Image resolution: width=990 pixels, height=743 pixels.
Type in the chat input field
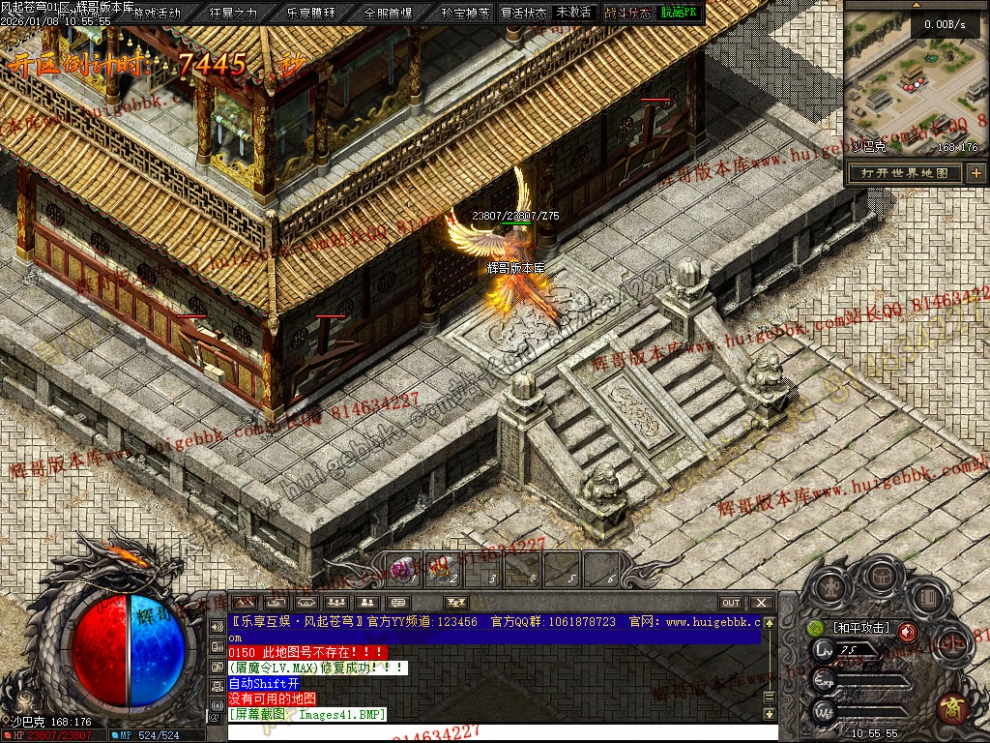(490, 732)
